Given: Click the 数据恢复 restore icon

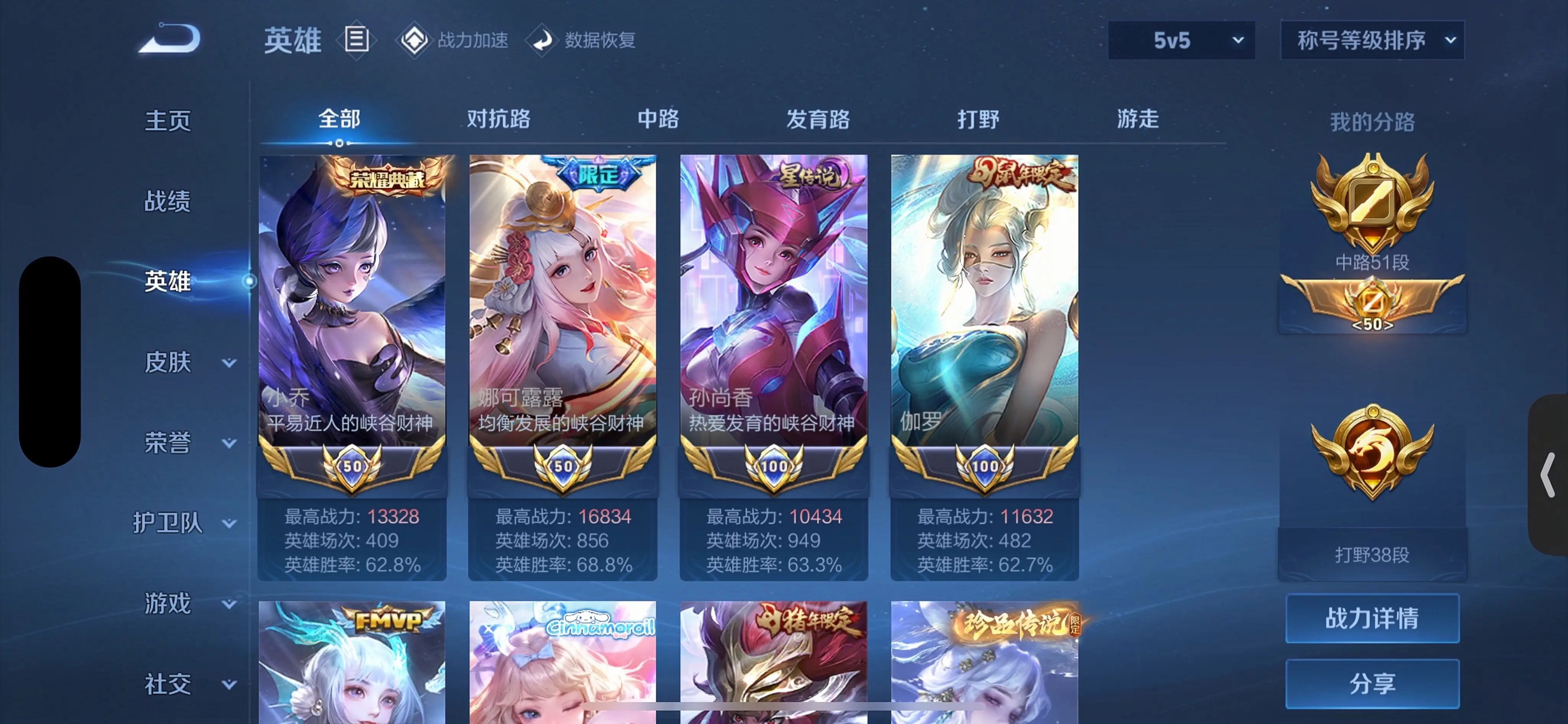Looking at the screenshot, I should pos(544,39).
